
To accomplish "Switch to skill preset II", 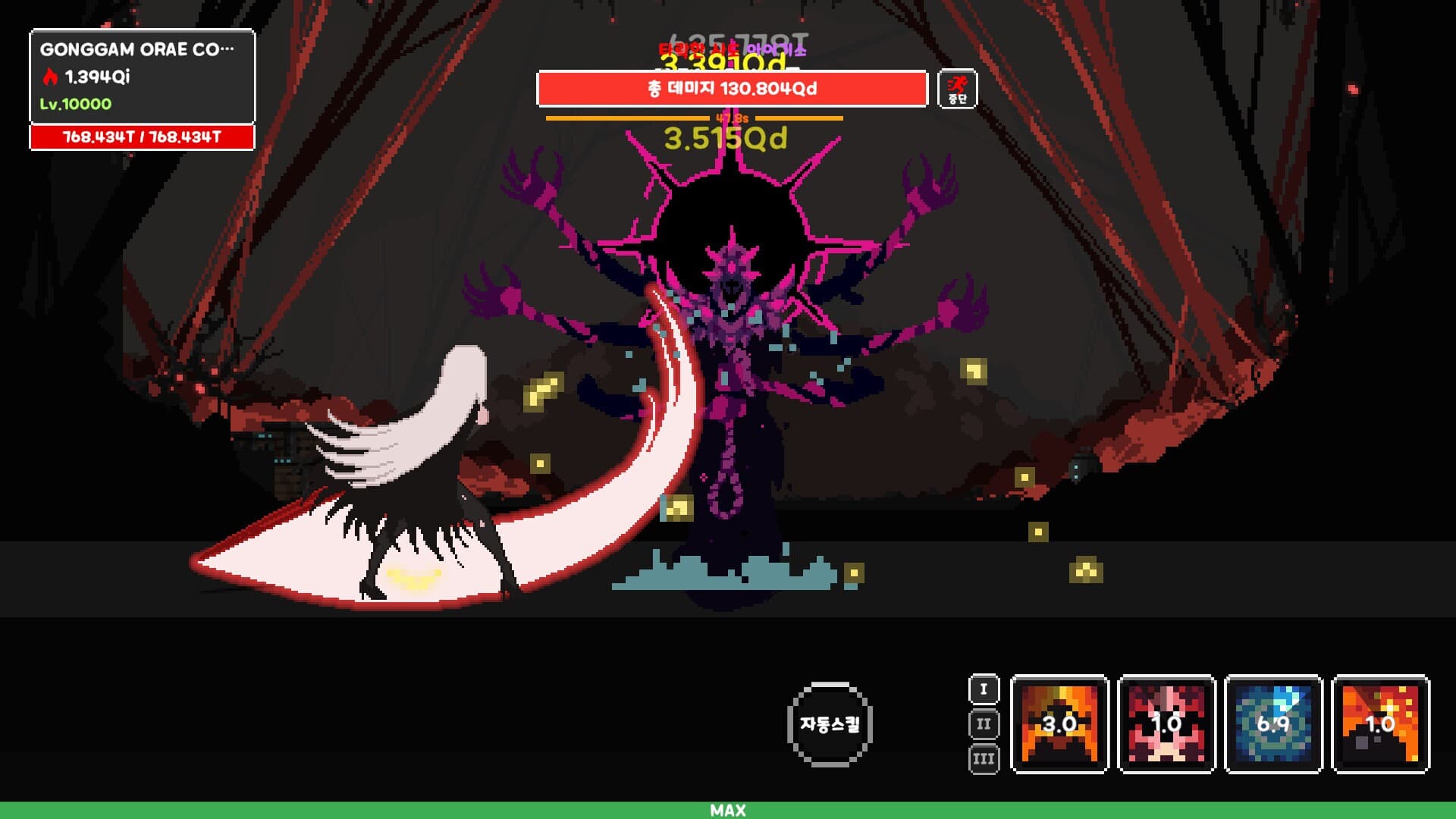I will [x=984, y=724].
